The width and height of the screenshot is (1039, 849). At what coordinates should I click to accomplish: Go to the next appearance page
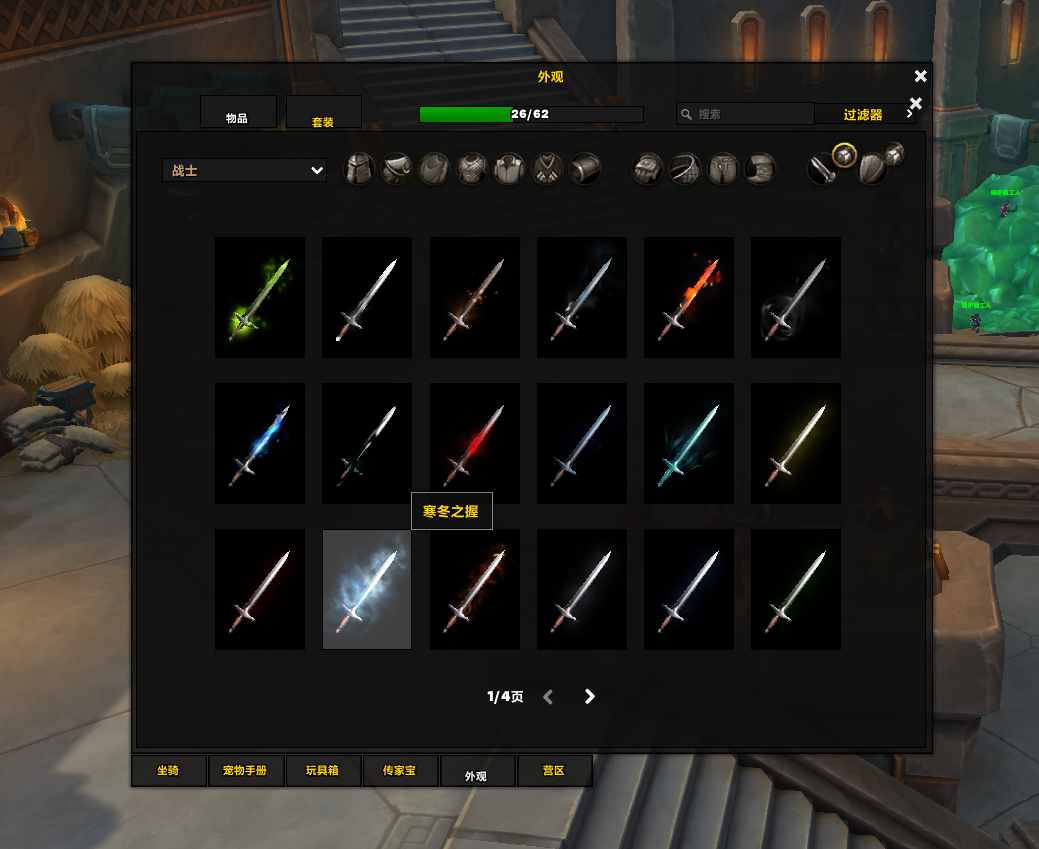[590, 696]
